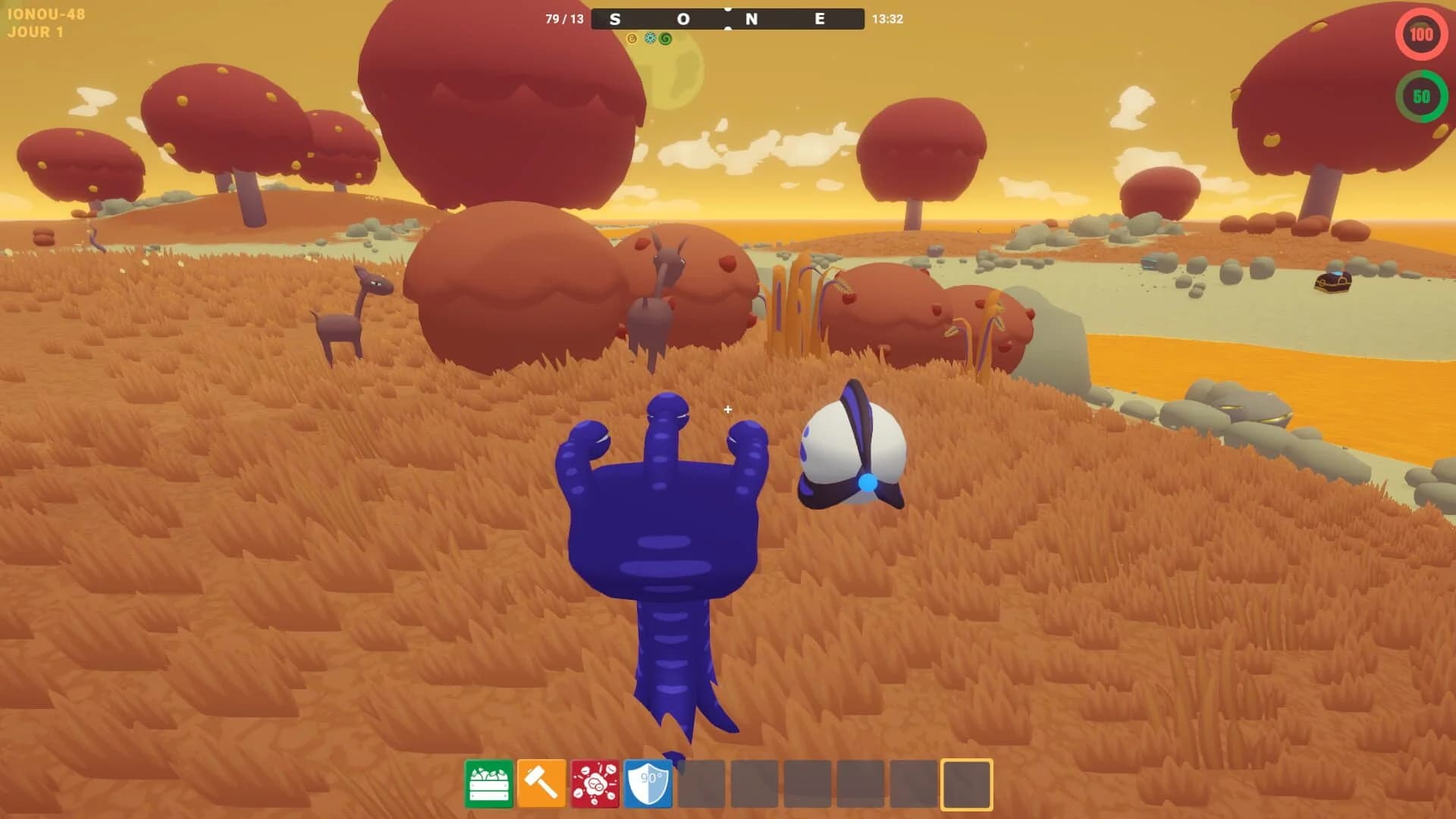Click the green spiral icon below the compass
1456x819 pixels.
(x=666, y=38)
